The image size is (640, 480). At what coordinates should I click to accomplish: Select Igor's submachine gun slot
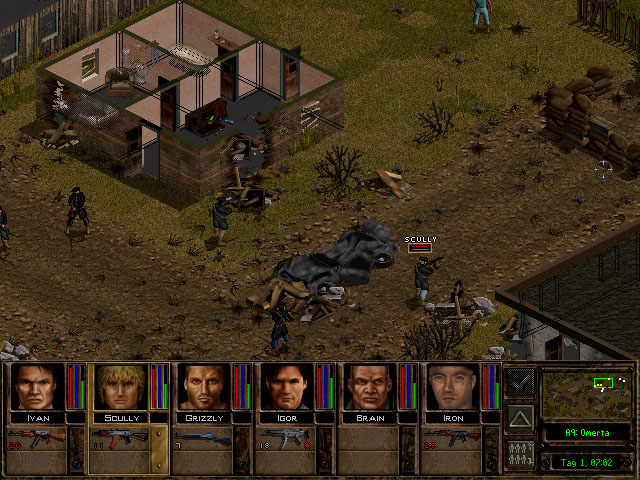click(x=288, y=438)
